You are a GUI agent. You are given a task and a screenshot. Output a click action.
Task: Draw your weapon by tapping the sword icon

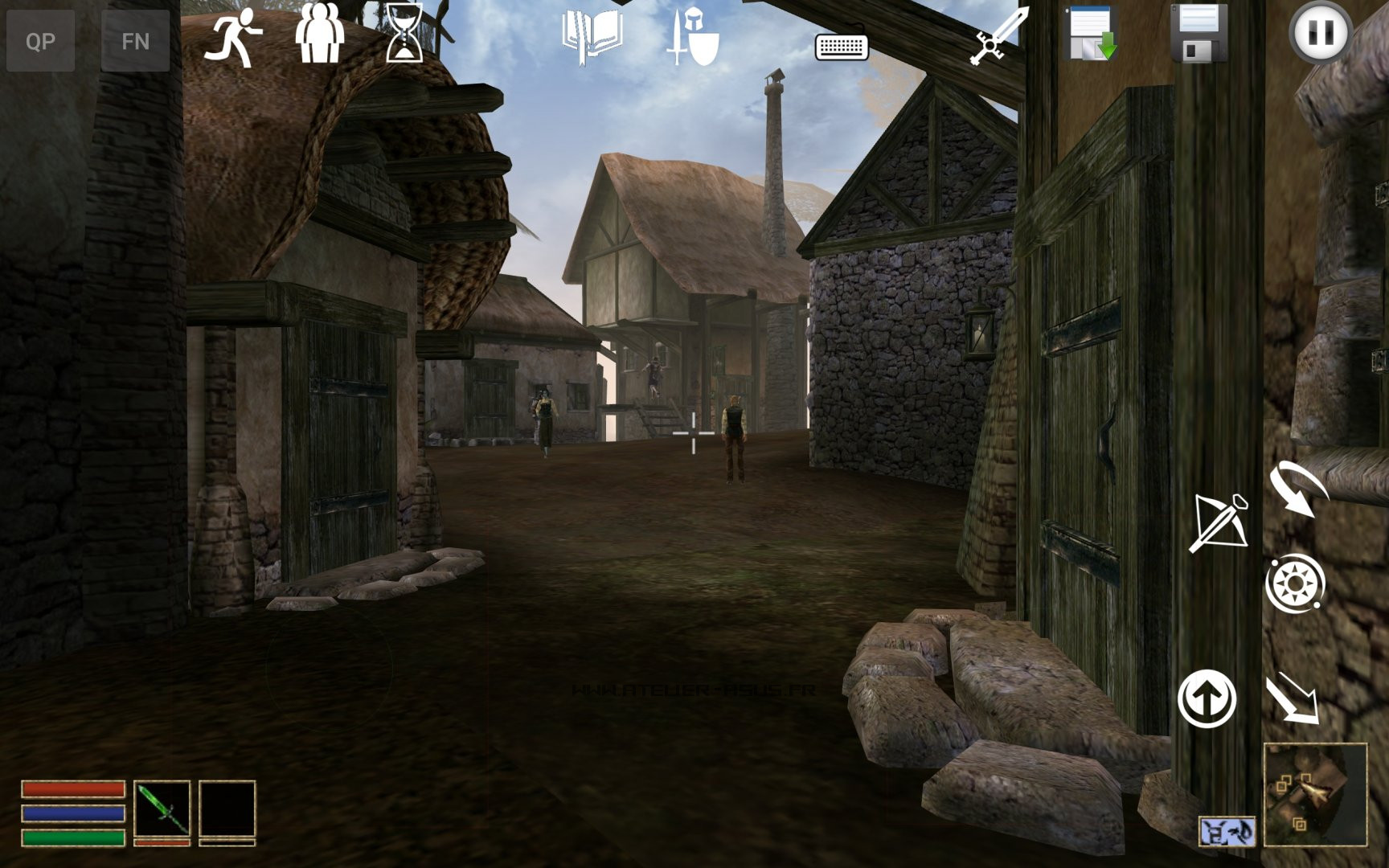[993, 37]
